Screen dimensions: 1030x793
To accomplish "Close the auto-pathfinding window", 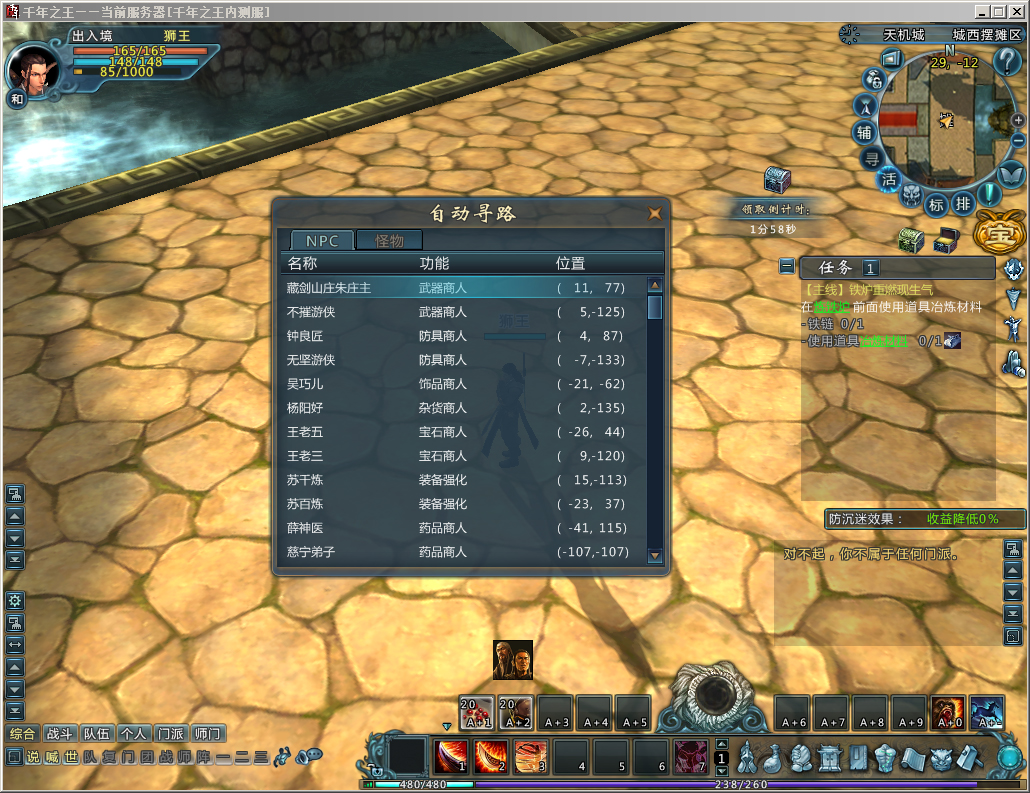I will coord(654,213).
